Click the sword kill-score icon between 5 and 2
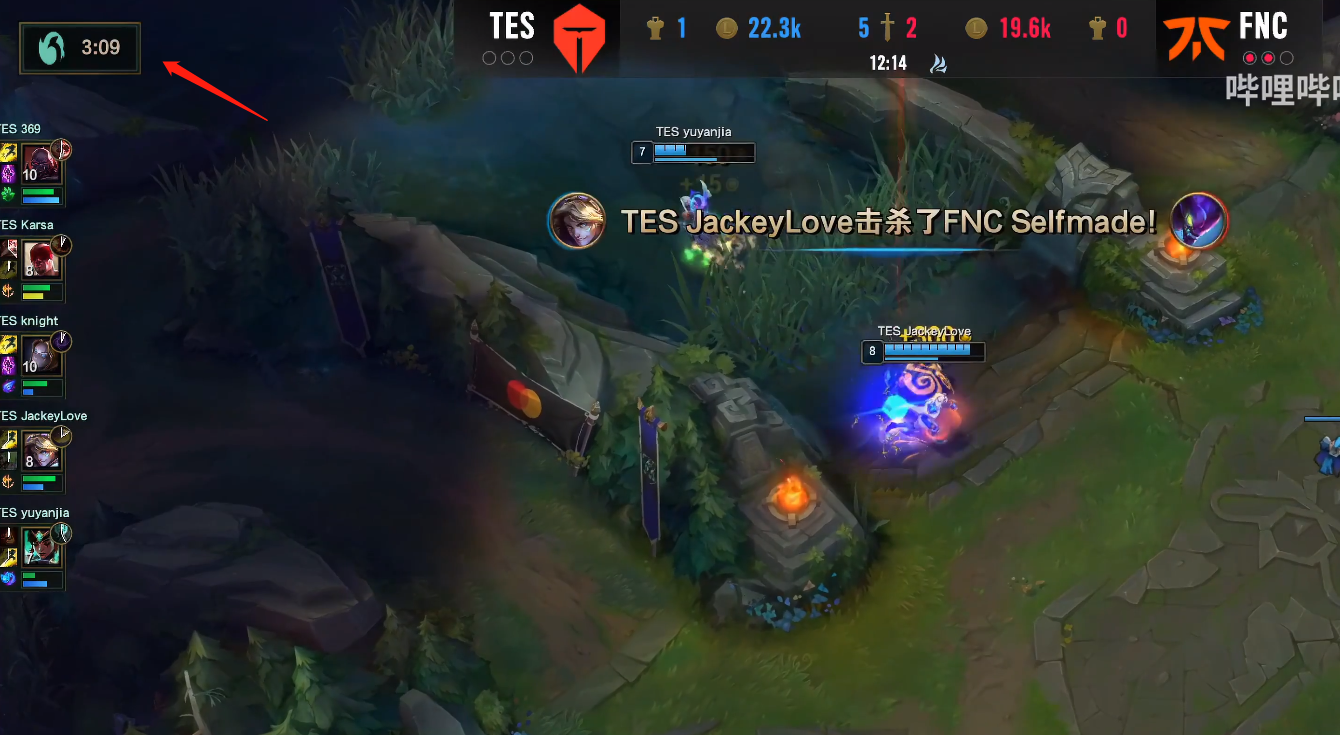The image size is (1340, 735). click(885, 27)
